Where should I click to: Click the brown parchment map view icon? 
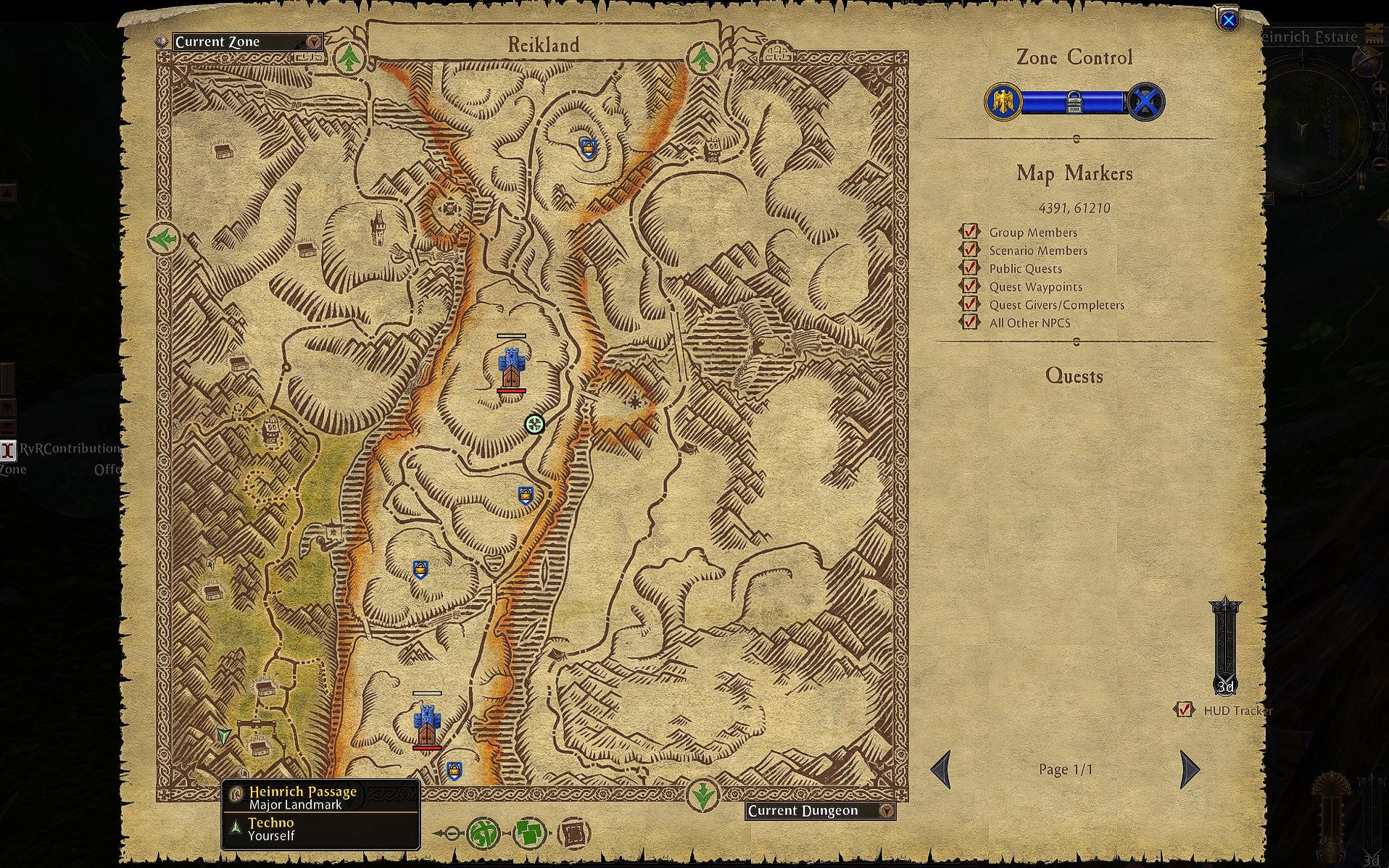coord(575,834)
